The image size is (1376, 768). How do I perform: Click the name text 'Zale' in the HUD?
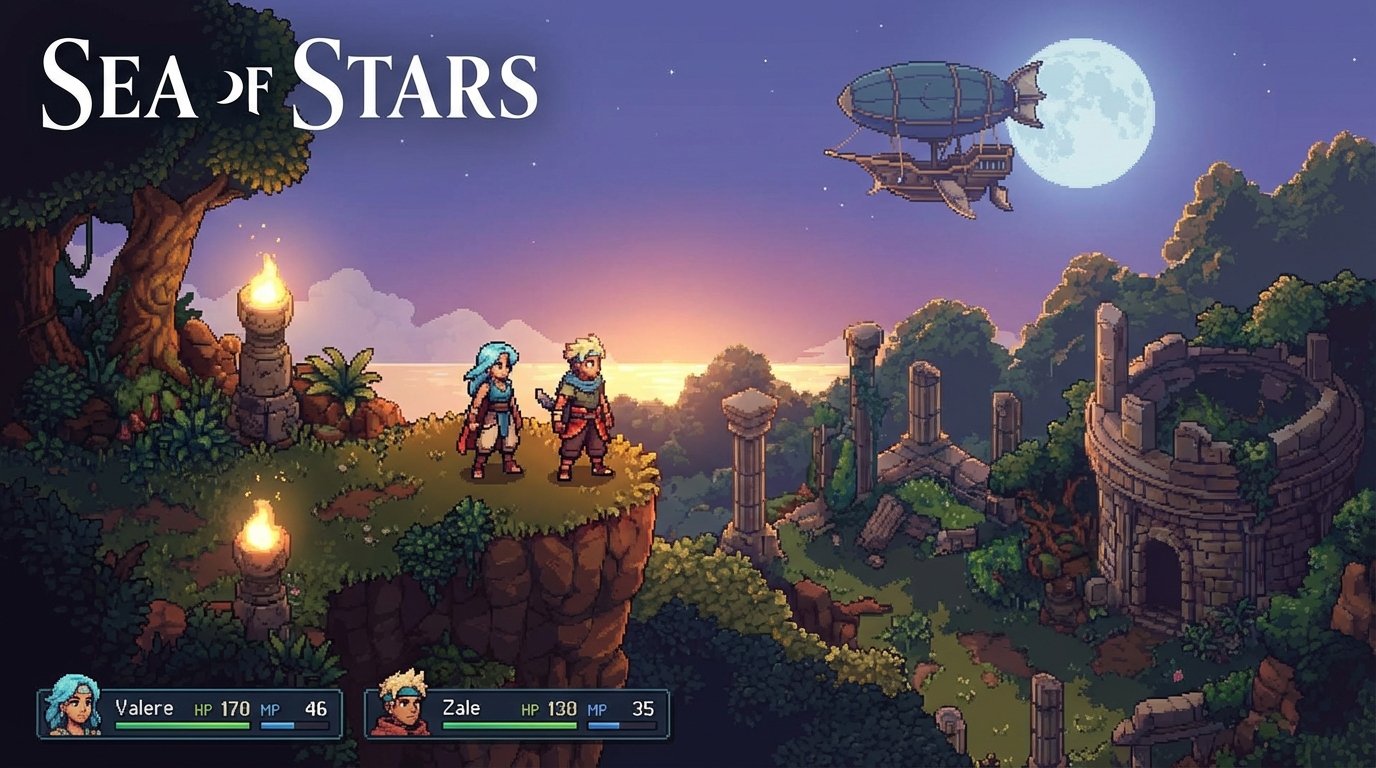(x=463, y=708)
